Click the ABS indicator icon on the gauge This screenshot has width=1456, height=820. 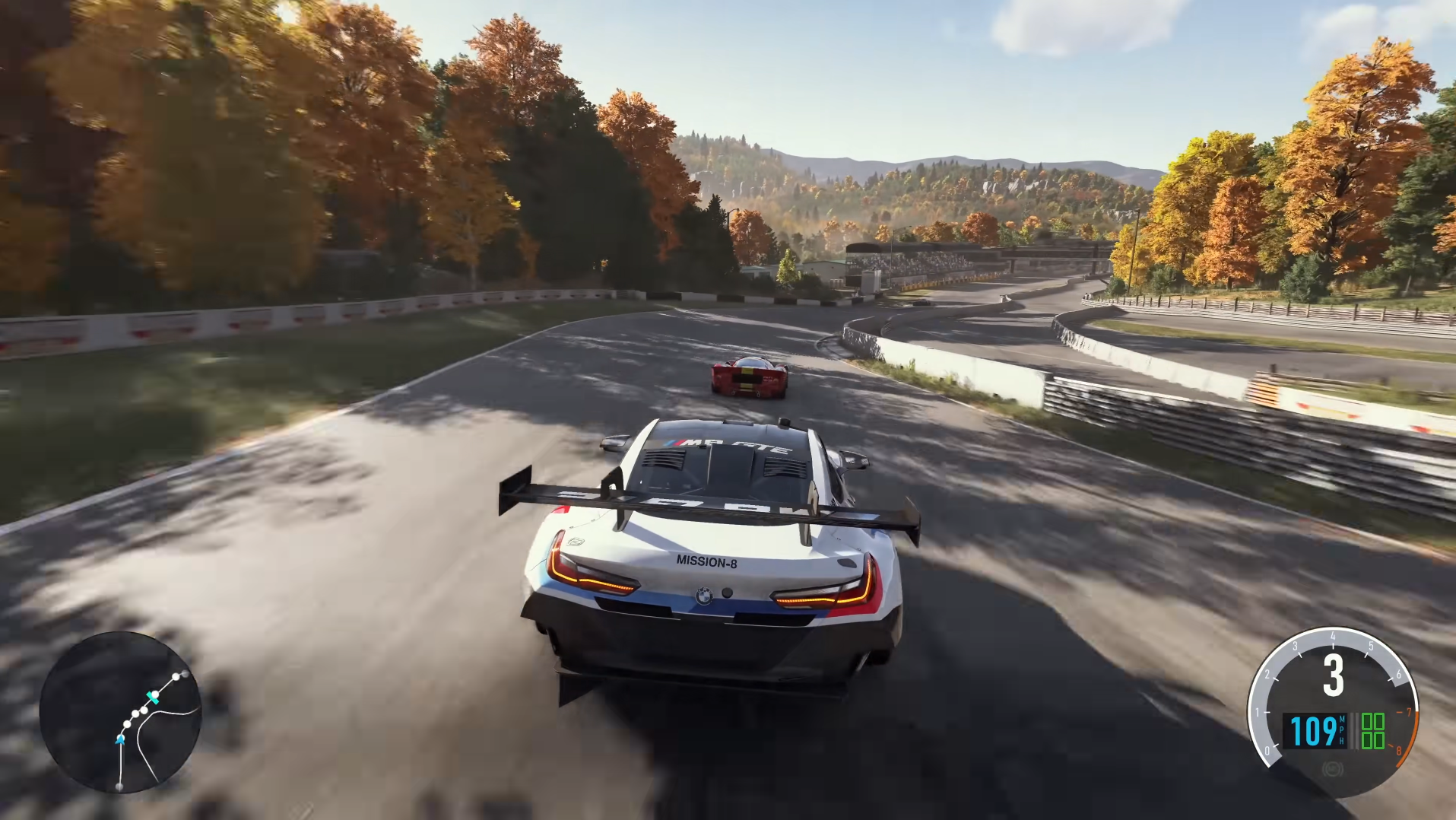[1332, 770]
